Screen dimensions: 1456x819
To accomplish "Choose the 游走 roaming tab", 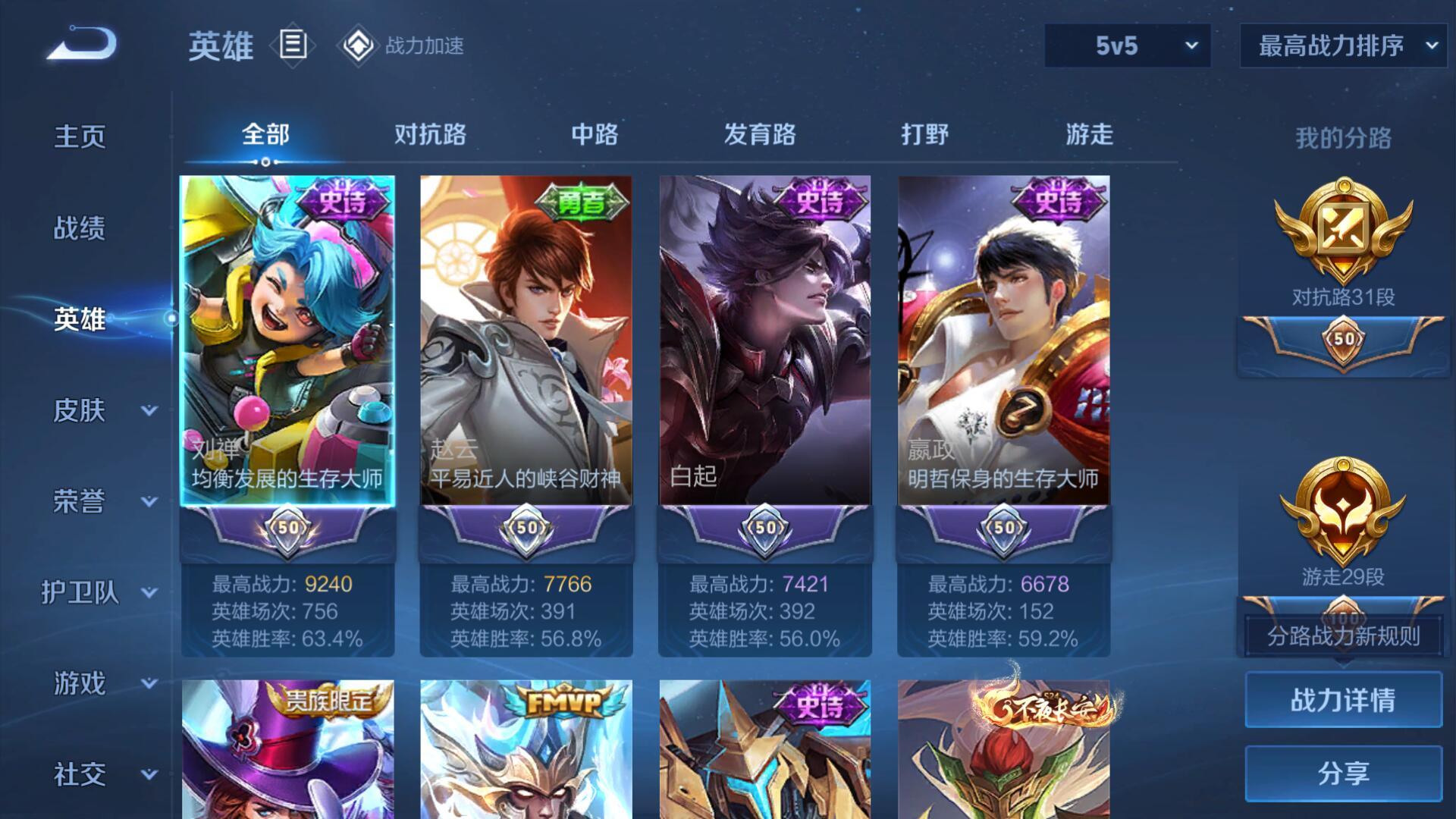I will tap(1089, 134).
